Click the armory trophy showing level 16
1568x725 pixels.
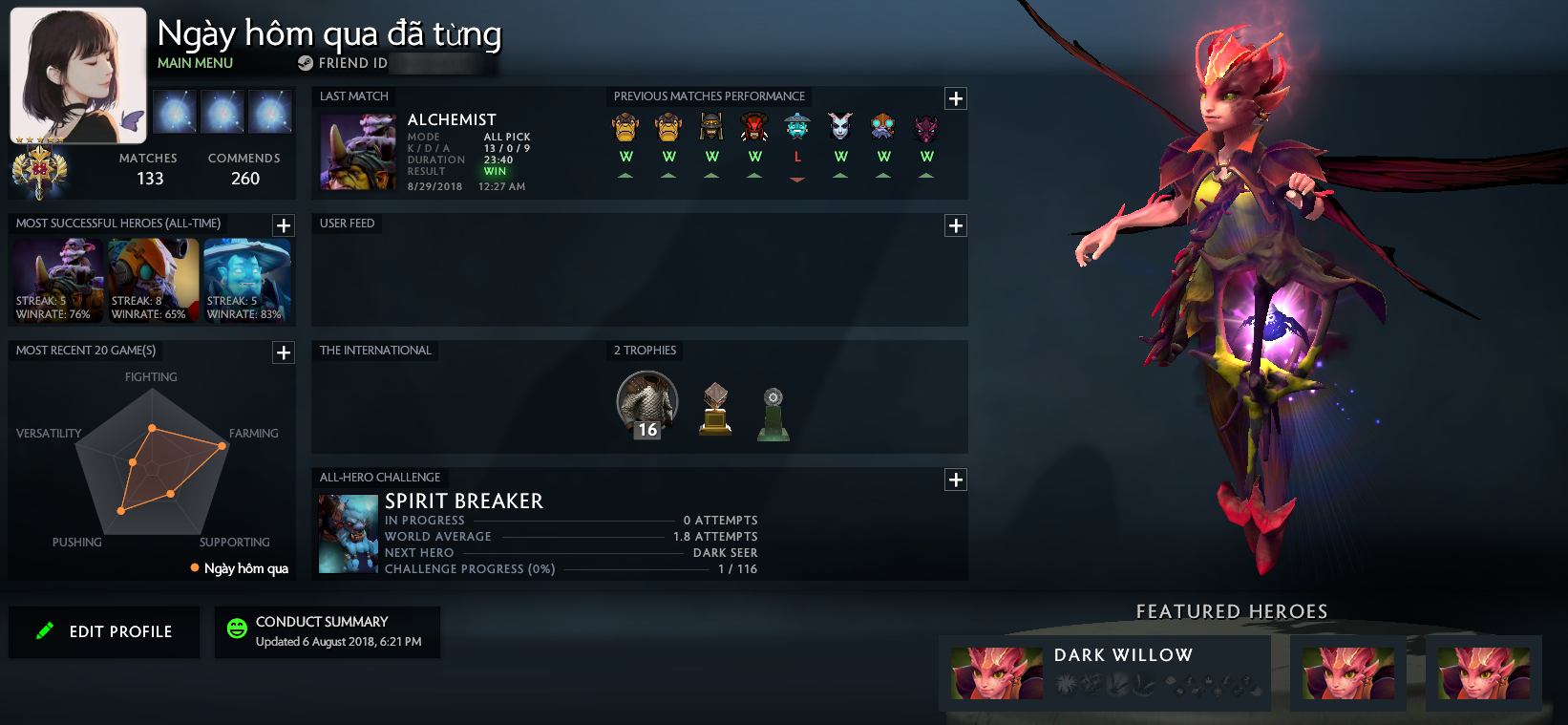[646, 403]
